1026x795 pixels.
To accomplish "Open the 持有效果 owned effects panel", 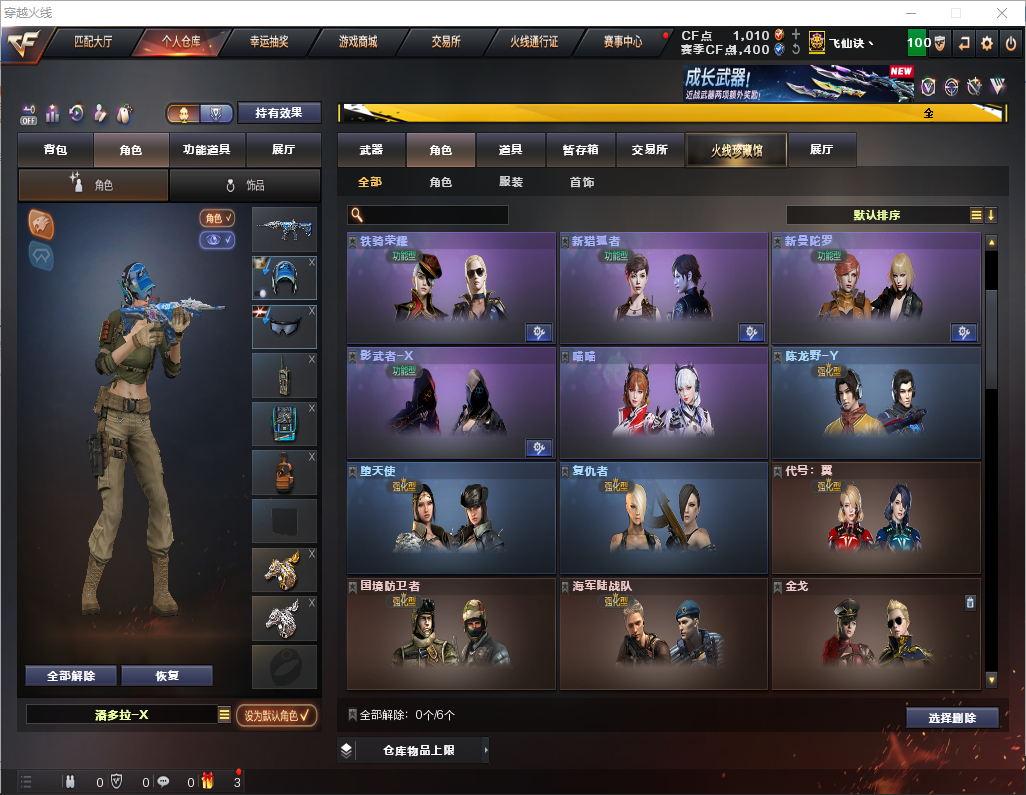I will (x=279, y=113).
